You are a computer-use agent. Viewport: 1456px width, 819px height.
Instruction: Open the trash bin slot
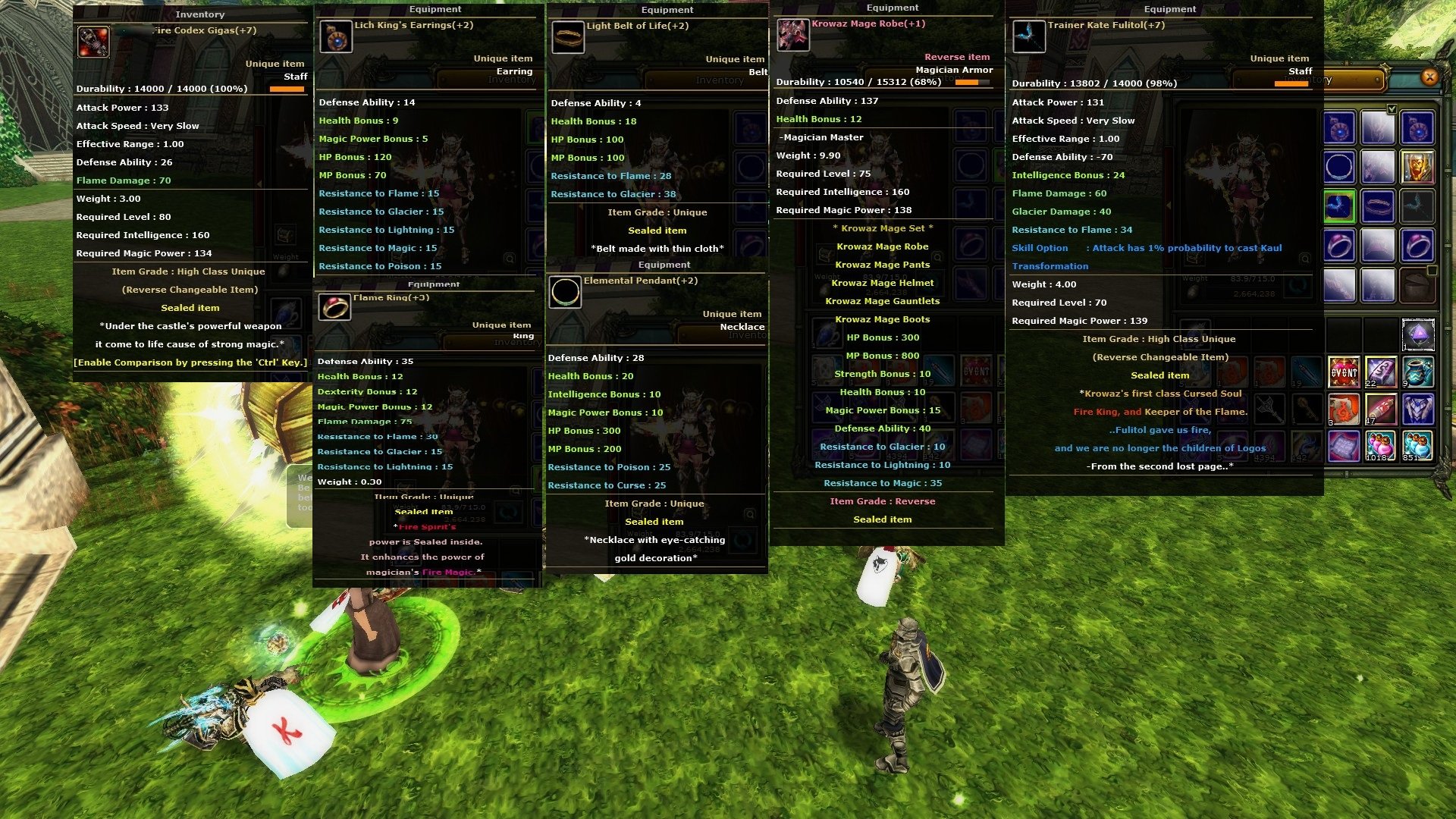(1417, 286)
